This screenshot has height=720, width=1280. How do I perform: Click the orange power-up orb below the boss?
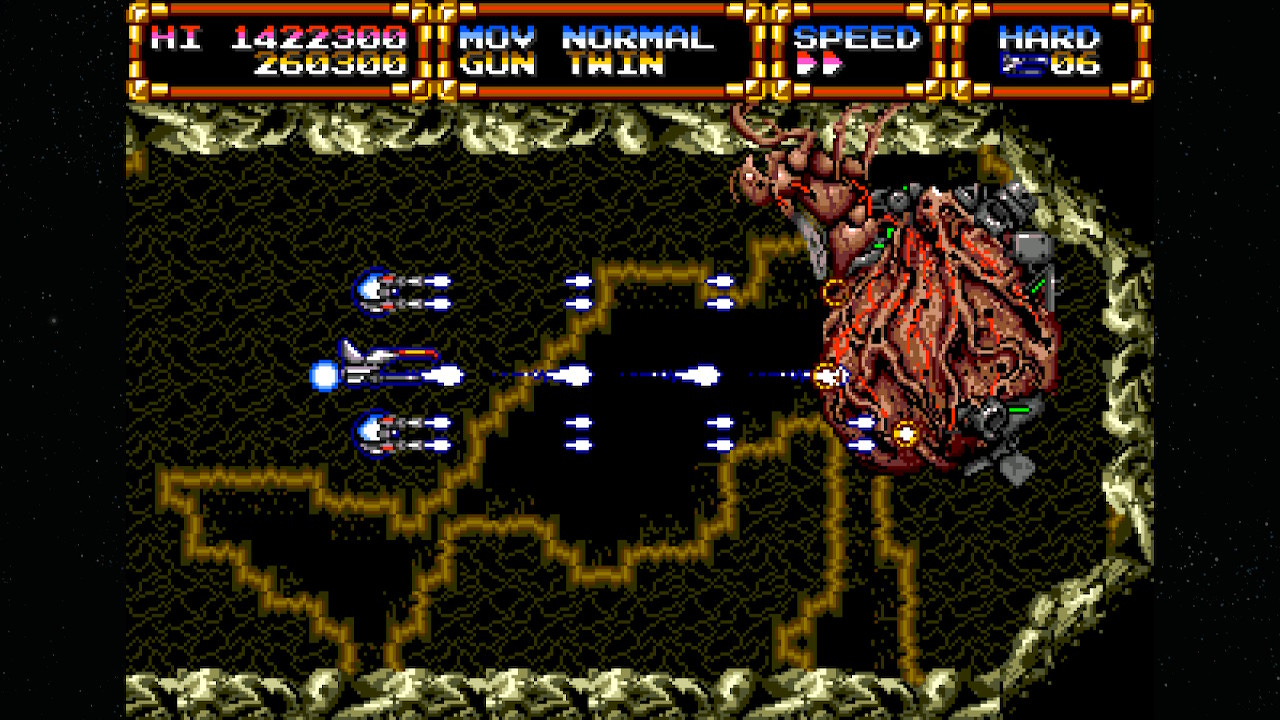tap(905, 434)
